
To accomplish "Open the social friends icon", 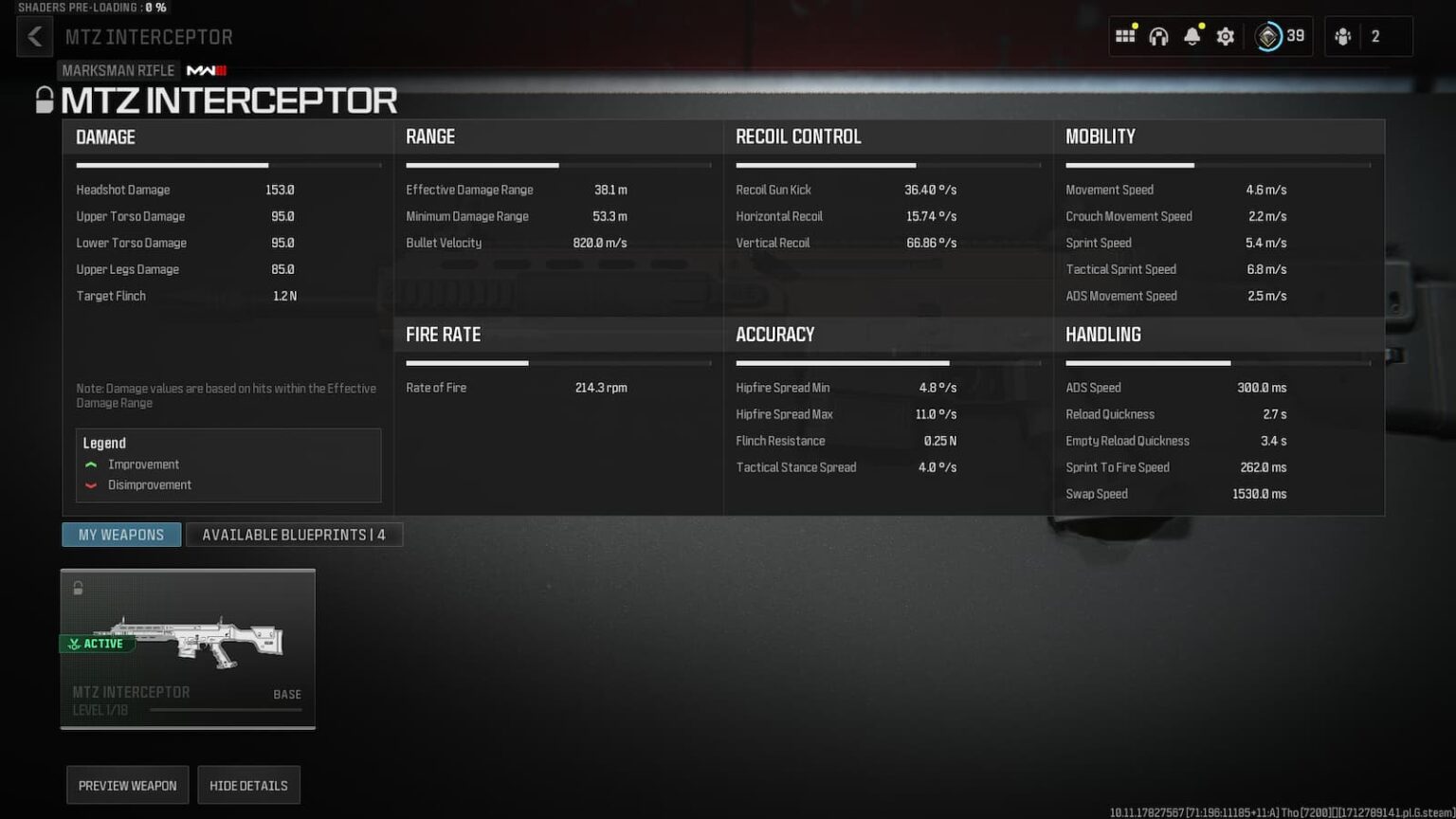I will [1345, 36].
